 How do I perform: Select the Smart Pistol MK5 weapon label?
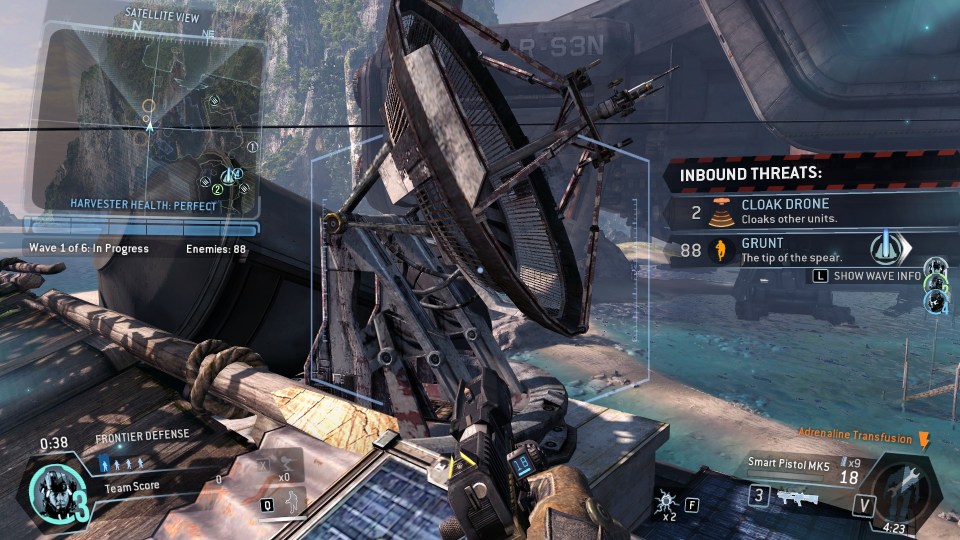[x=790, y=463]
